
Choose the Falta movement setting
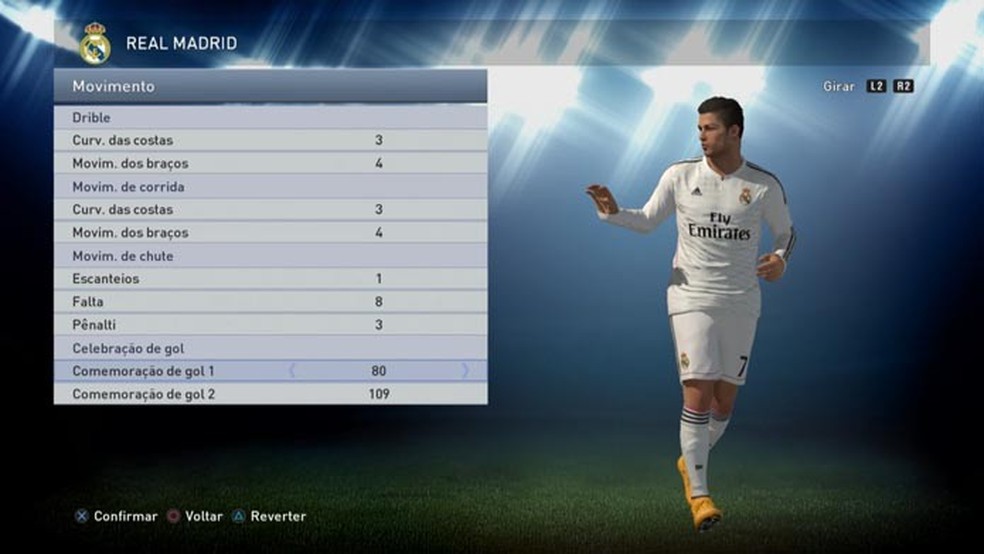point(270,302)
